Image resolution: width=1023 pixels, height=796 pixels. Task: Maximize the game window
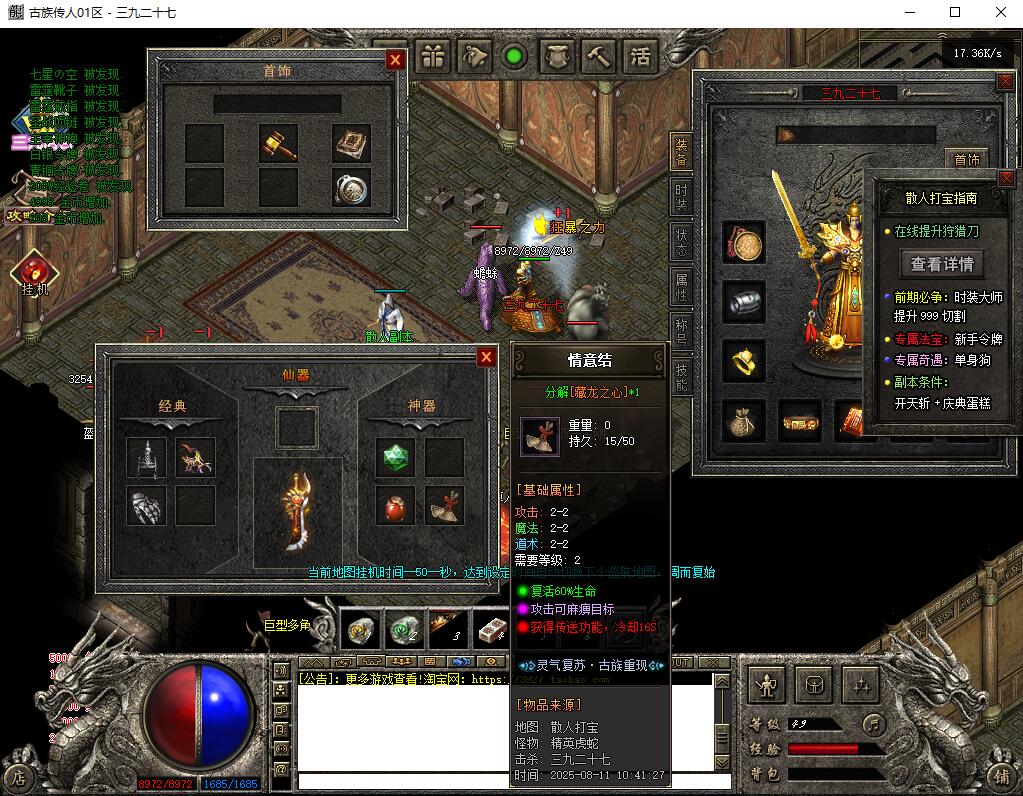point(955,13)
